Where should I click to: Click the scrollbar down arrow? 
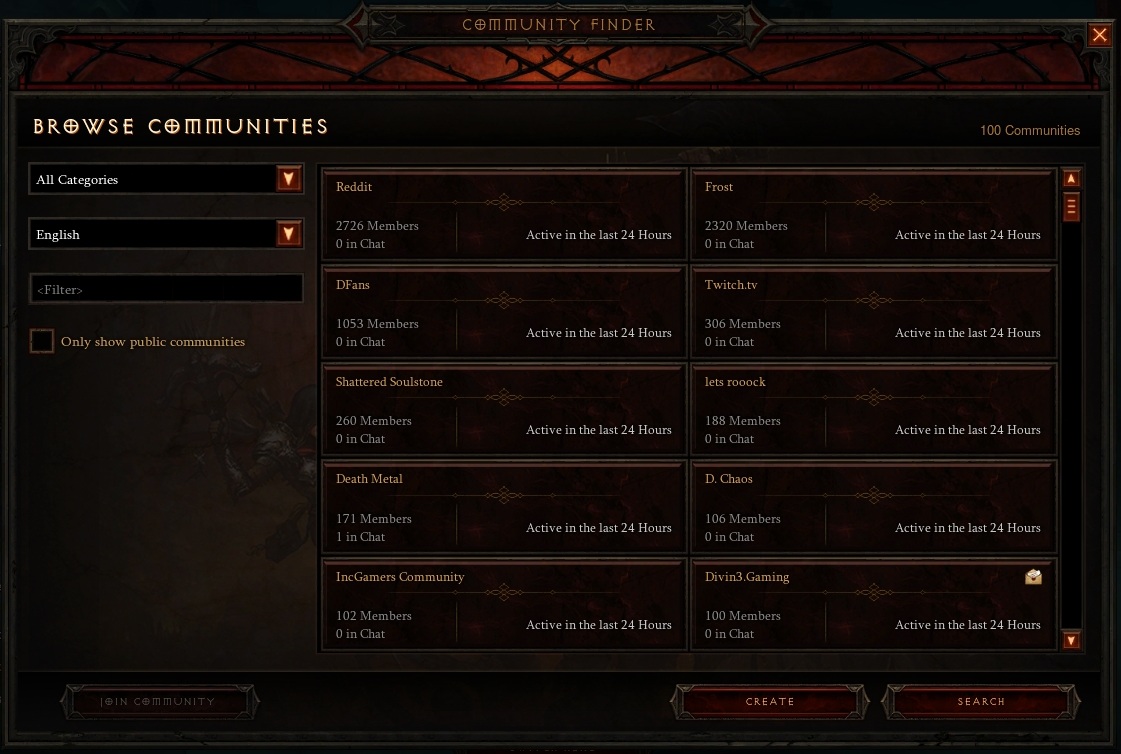1071,640
